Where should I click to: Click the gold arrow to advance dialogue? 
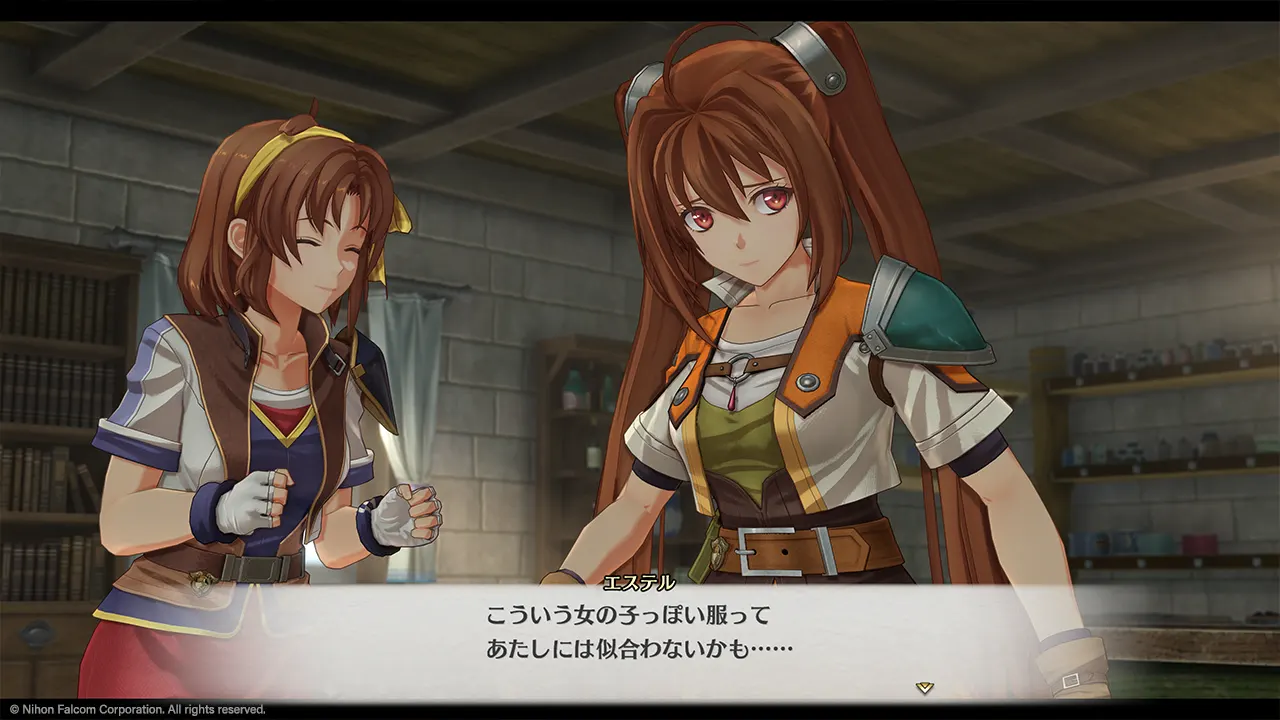(925, 687)
